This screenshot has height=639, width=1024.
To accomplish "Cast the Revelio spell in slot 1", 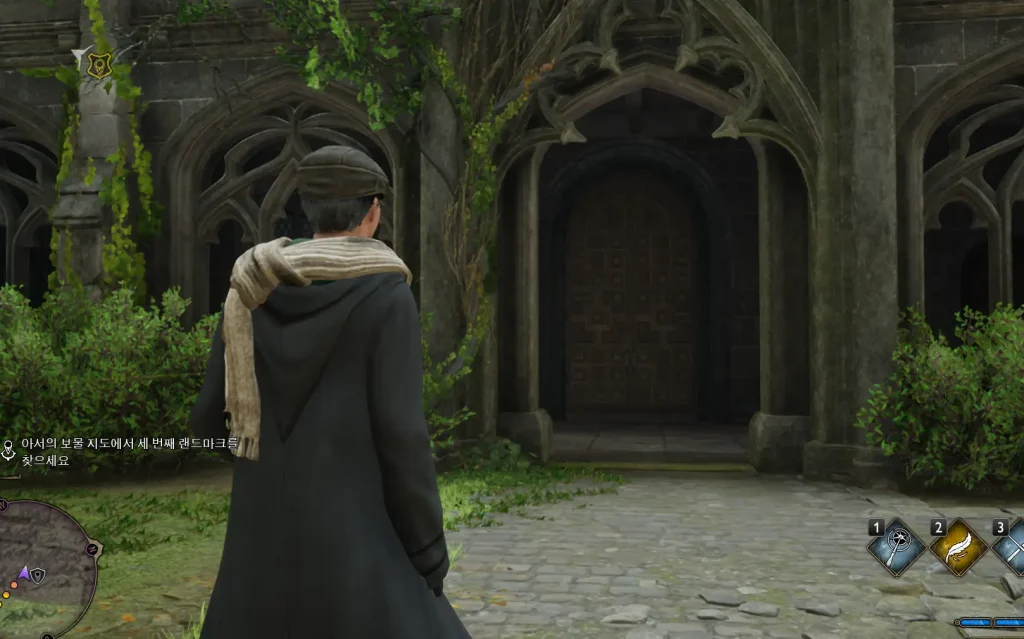I will [896, 548].
